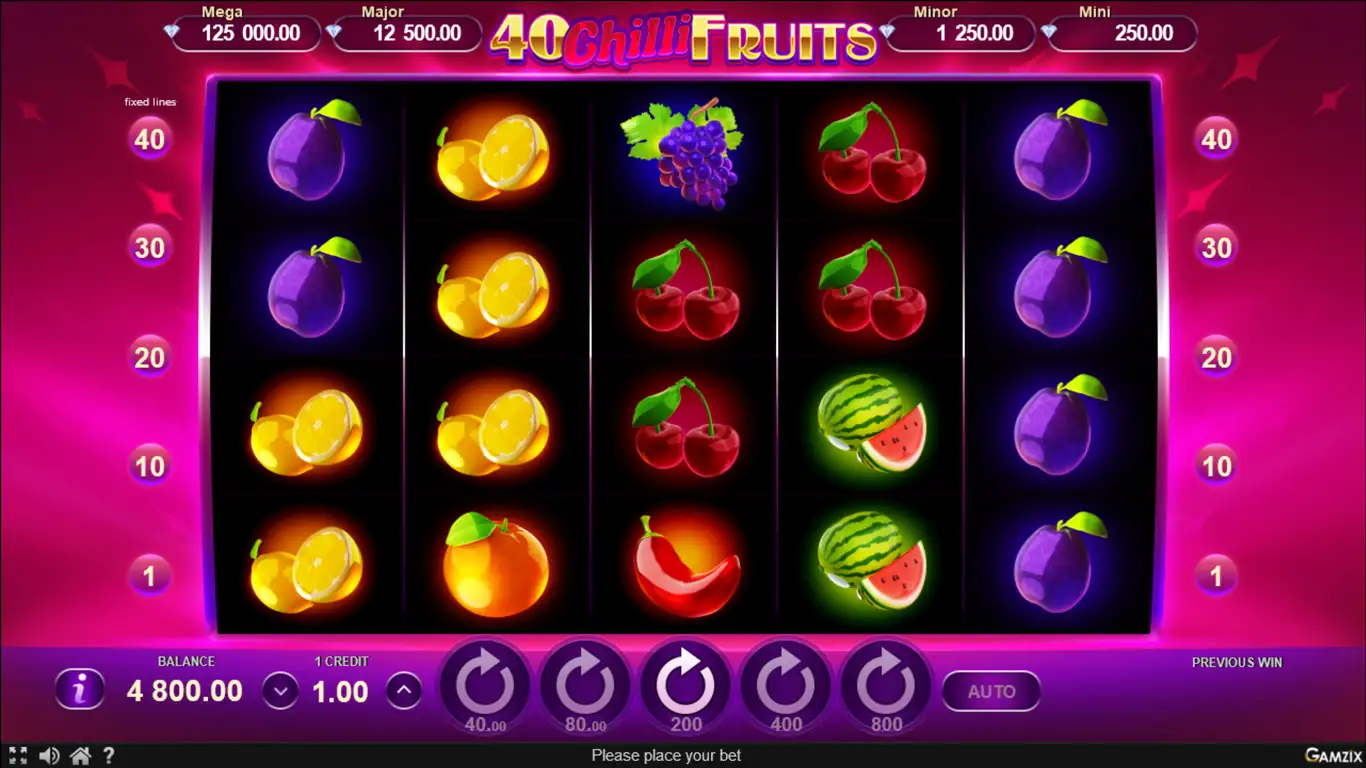Decrease the credit value
Image resolution: width=1366 pixels, height=768 pixels.
280,691
